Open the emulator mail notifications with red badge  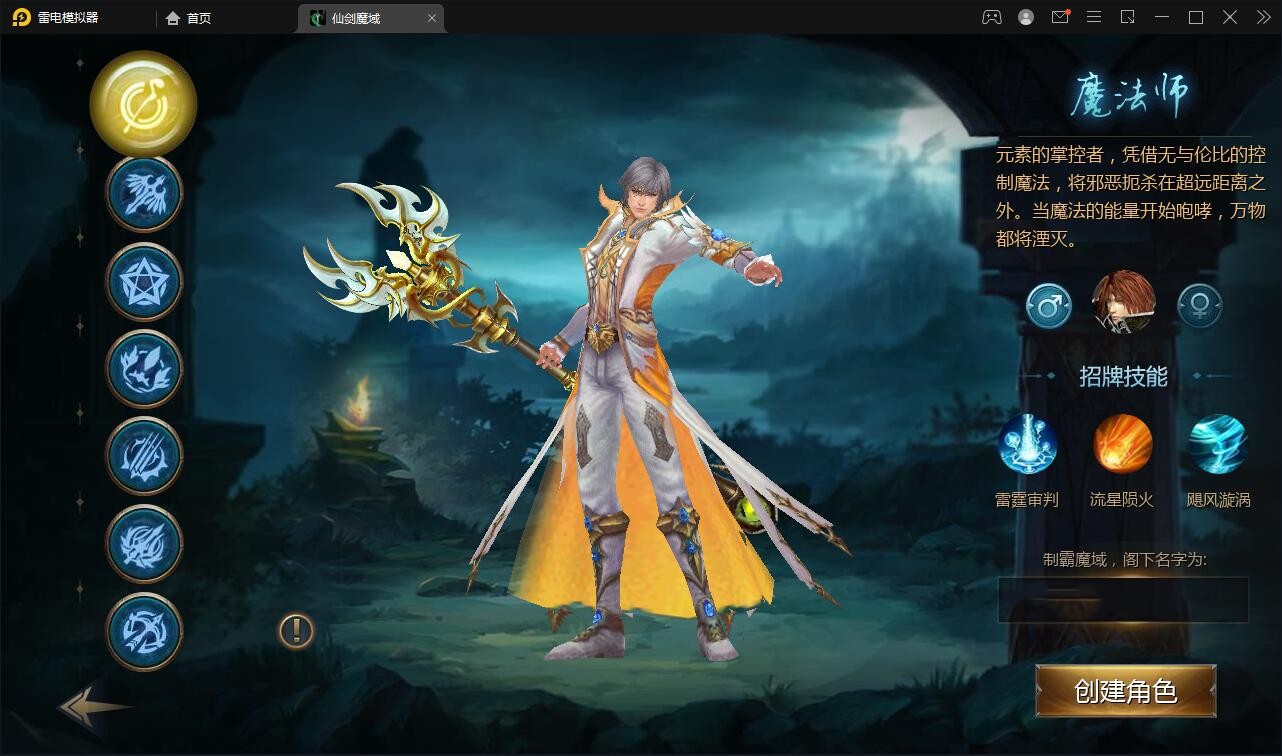[x=1060, y=17]
